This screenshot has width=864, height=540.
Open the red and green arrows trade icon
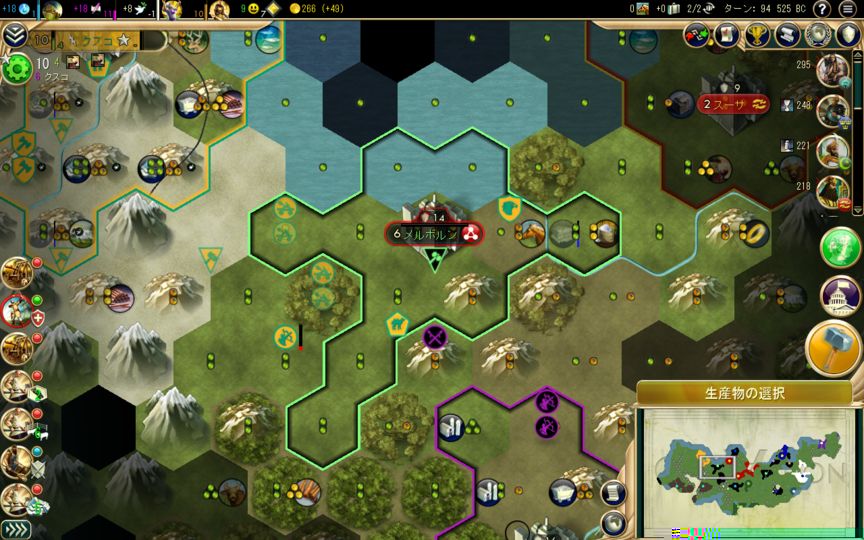697,35
